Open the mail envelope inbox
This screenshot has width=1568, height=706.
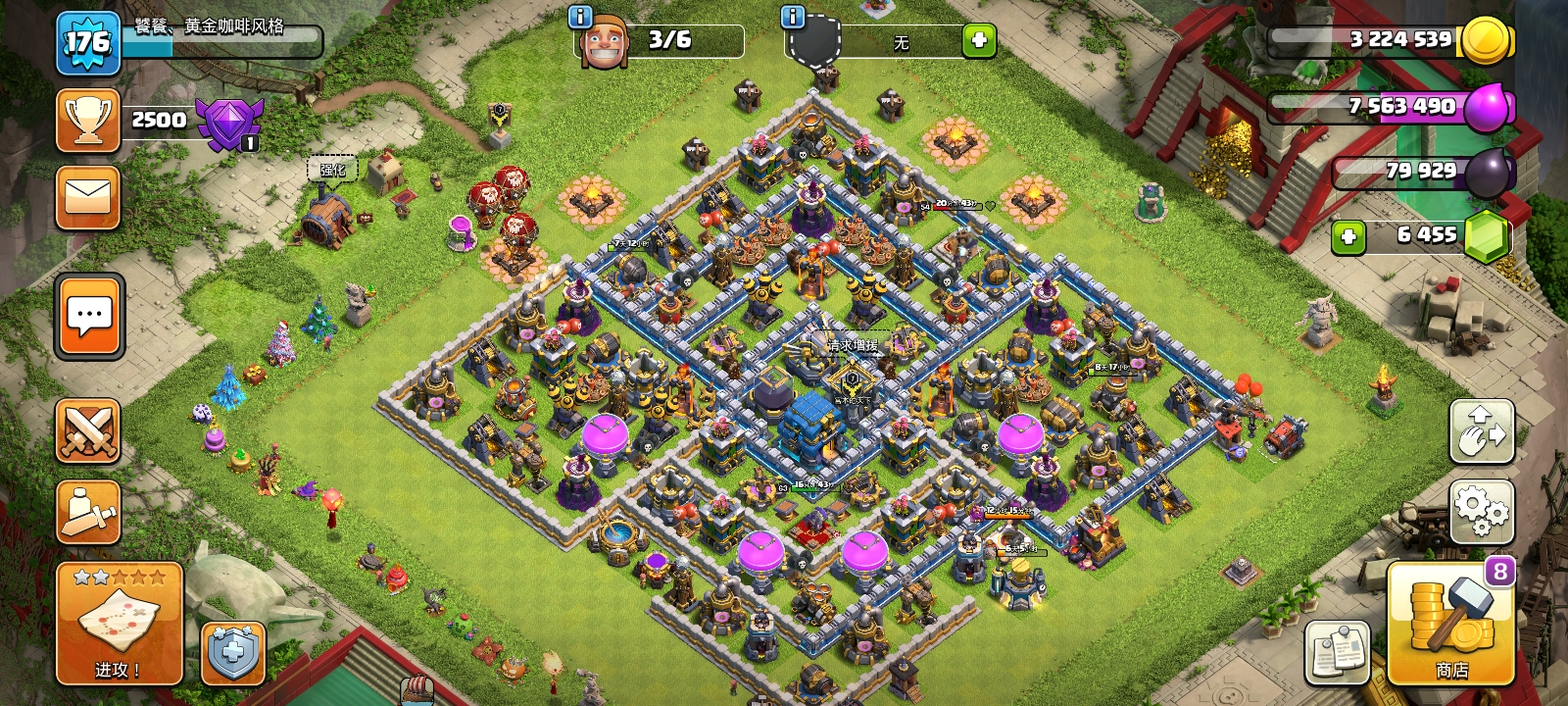pos(88,197)
